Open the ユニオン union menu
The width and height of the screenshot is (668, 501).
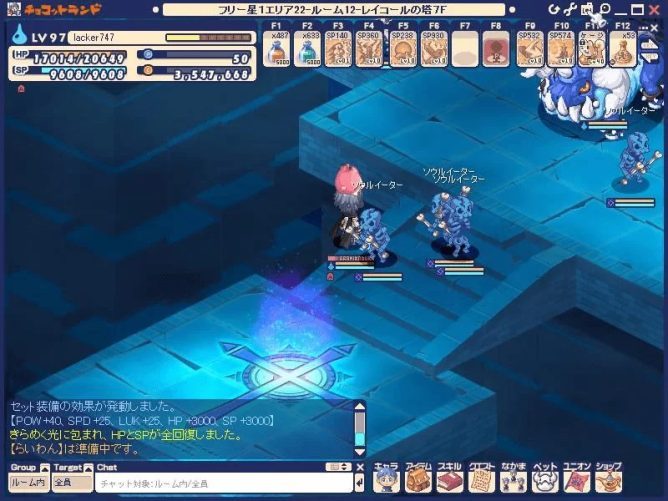click(x=576, y=480)
